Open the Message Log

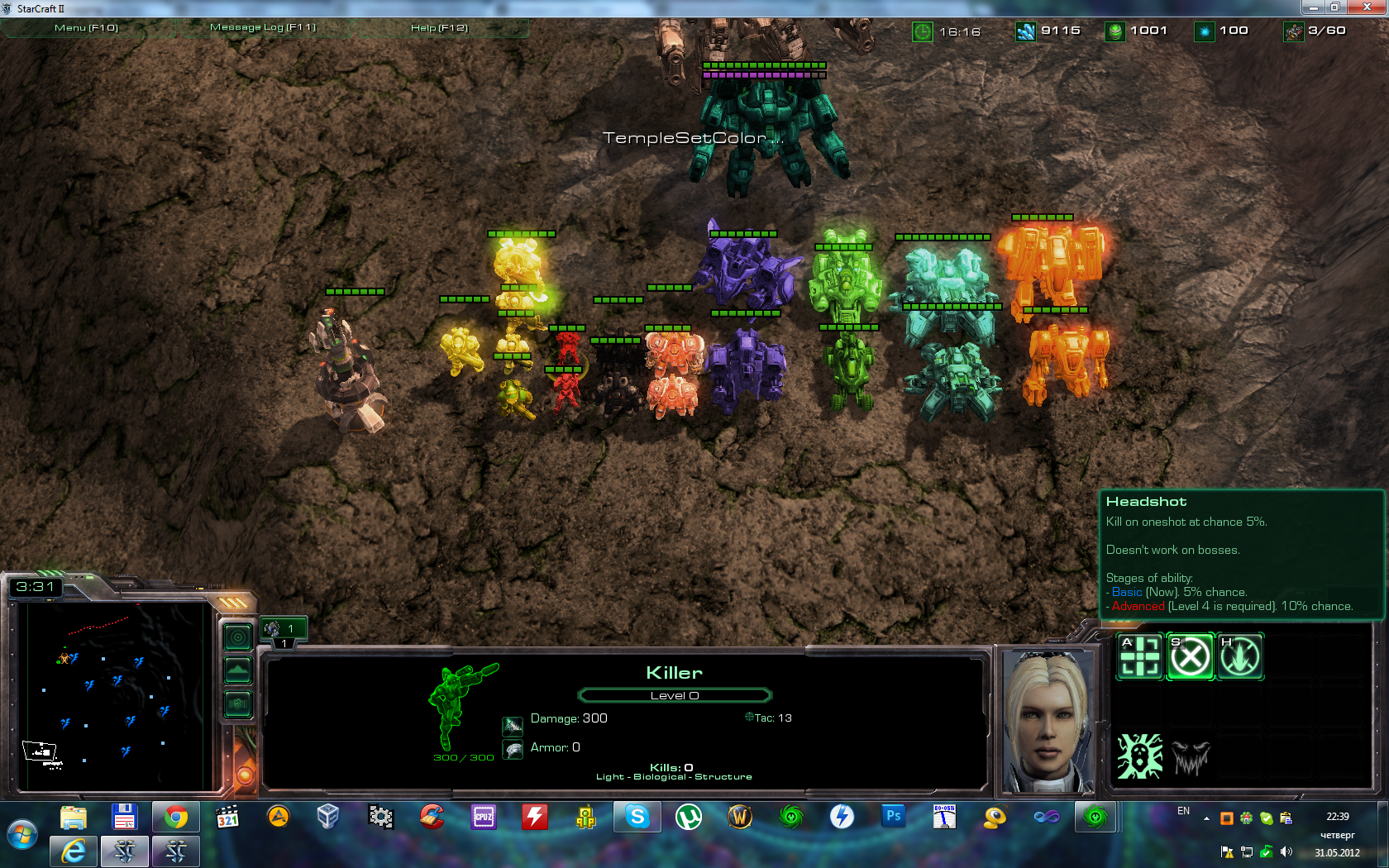point(263,27)
